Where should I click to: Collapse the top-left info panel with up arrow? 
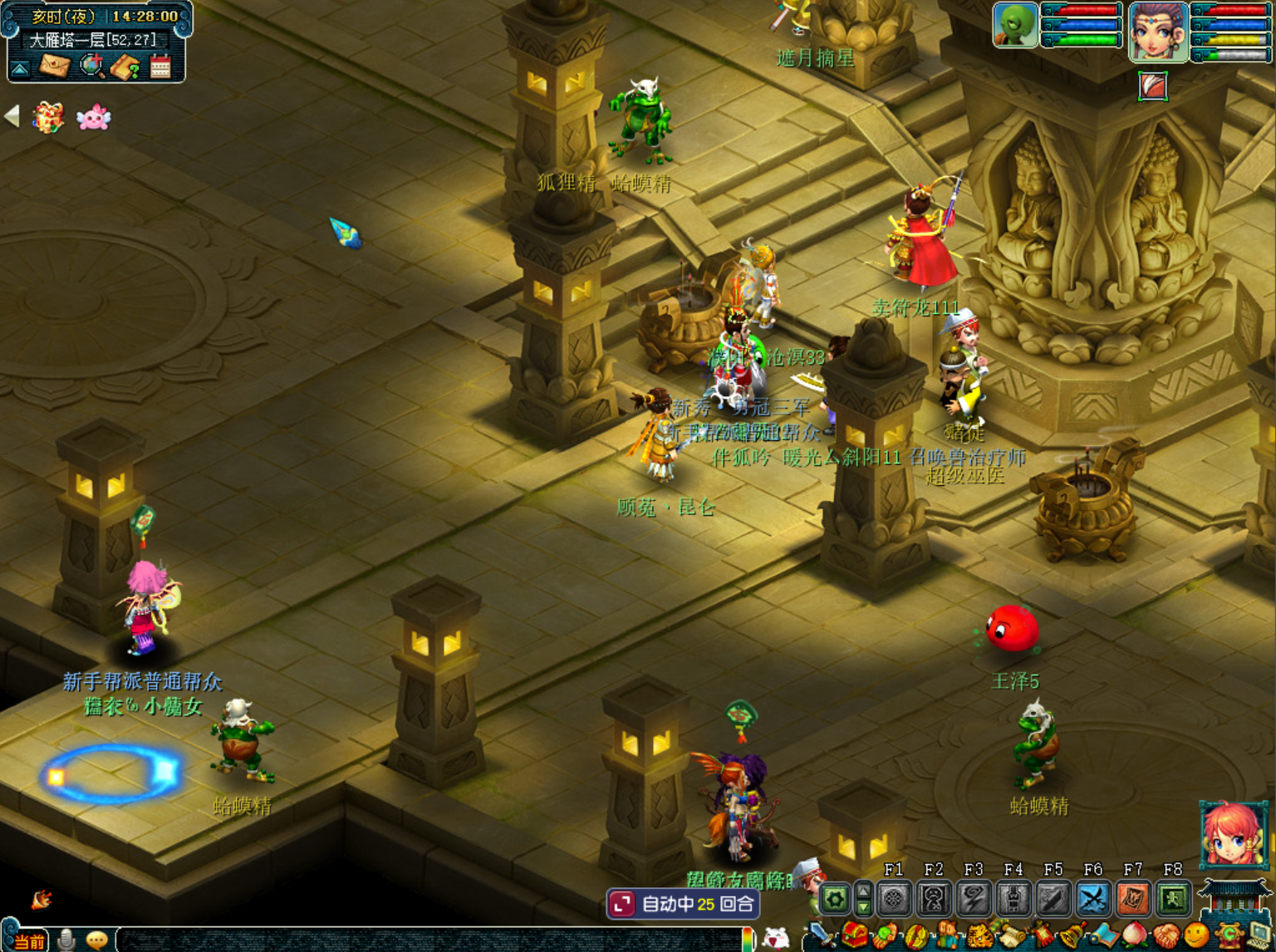point(20,67)
